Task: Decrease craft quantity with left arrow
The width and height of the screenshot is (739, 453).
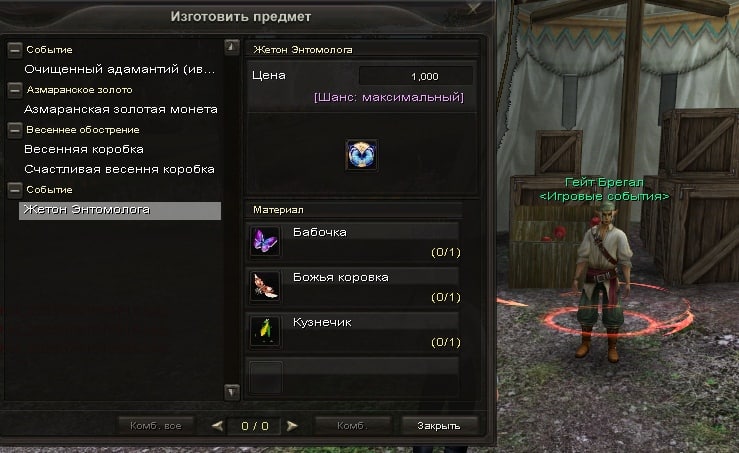Action: [x=217, y=425]
